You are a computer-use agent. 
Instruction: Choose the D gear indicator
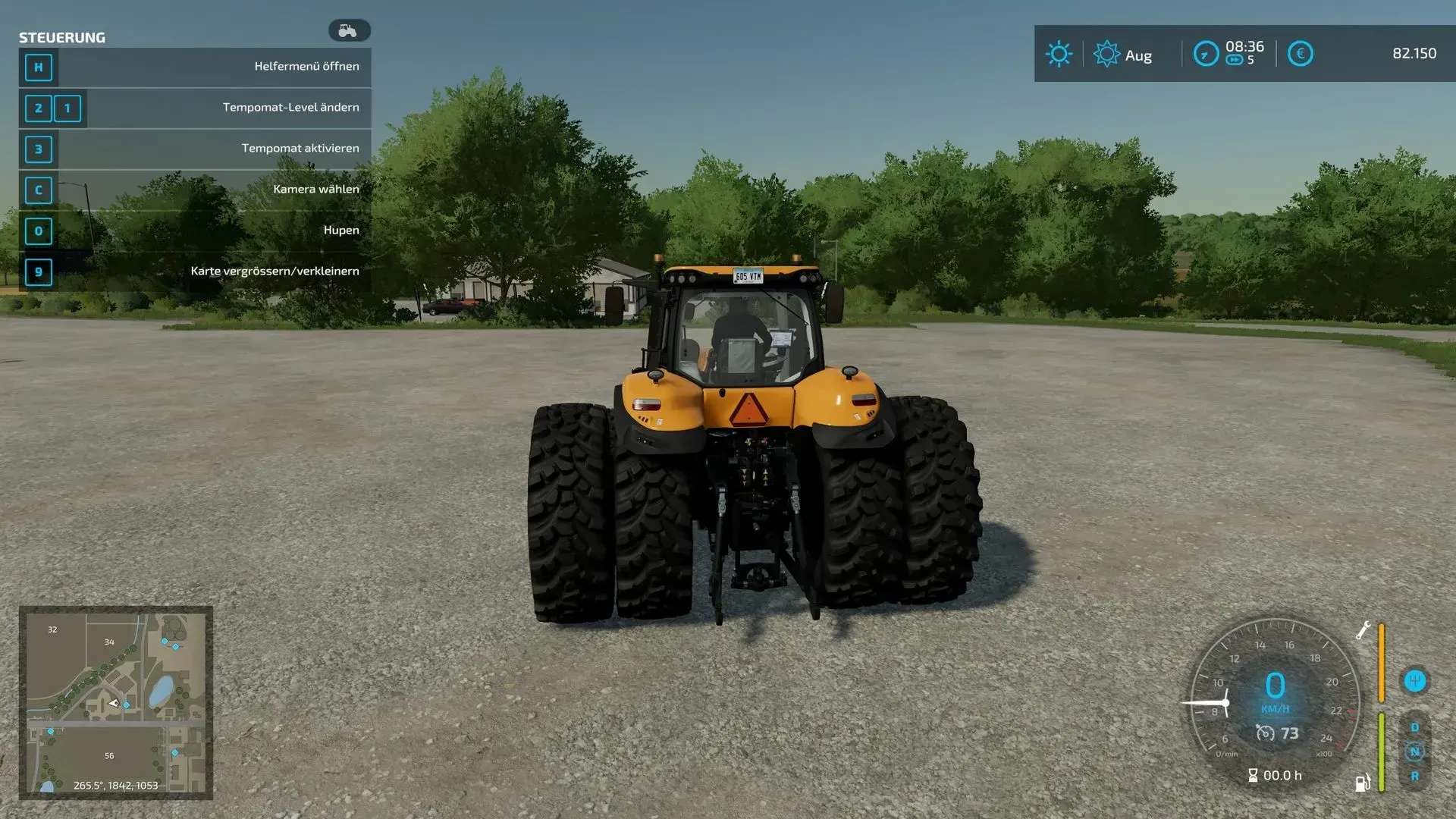point(1414,727)
